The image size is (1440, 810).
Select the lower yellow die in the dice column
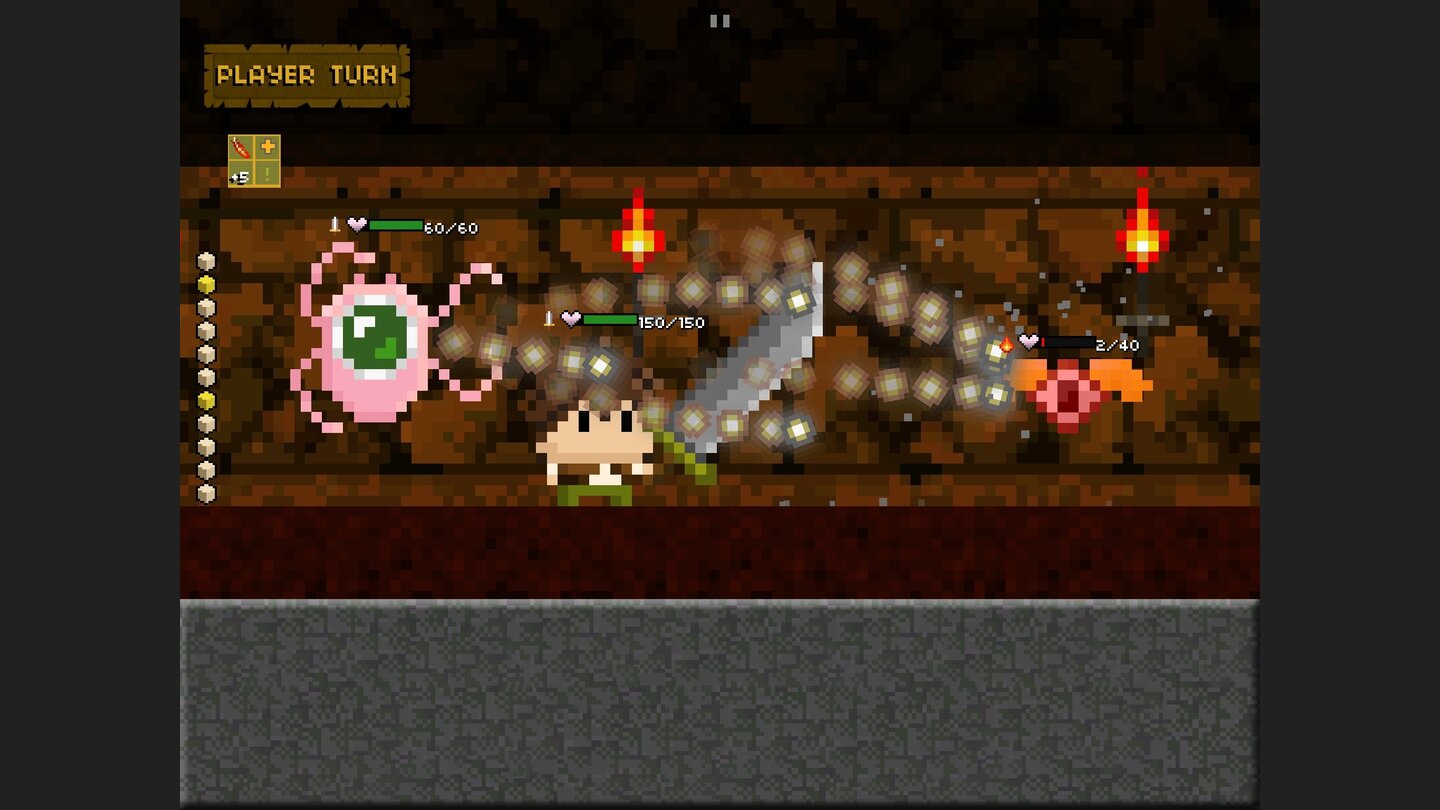pyautogui.click(x=206, y=400)
